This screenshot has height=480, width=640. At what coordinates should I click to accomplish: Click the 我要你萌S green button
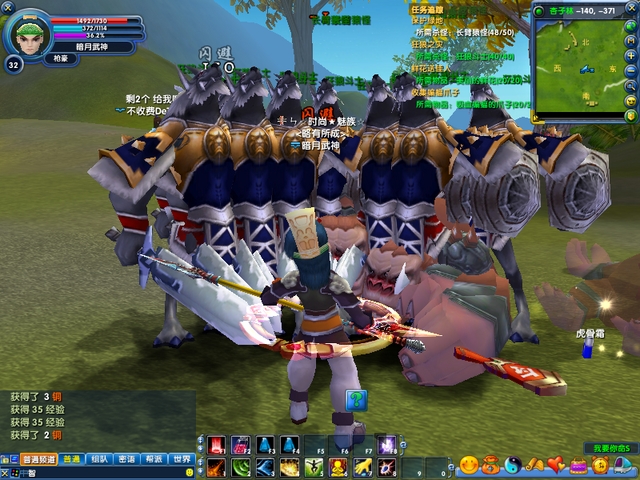(608, 448)
